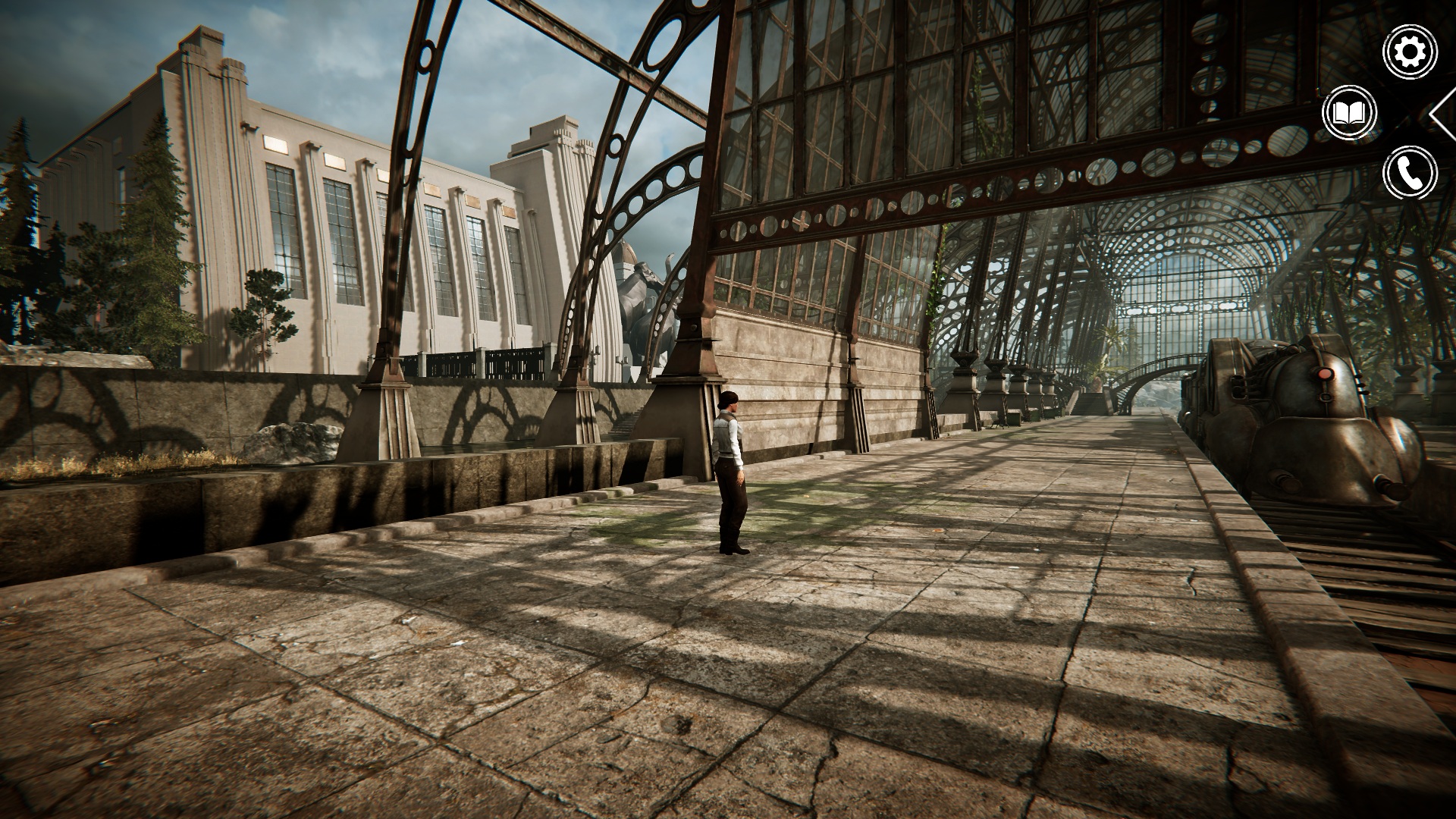Expand the side panel arrow tab
The height and width of the screenshot is (819, 1456).
(x=1443, y=114)
